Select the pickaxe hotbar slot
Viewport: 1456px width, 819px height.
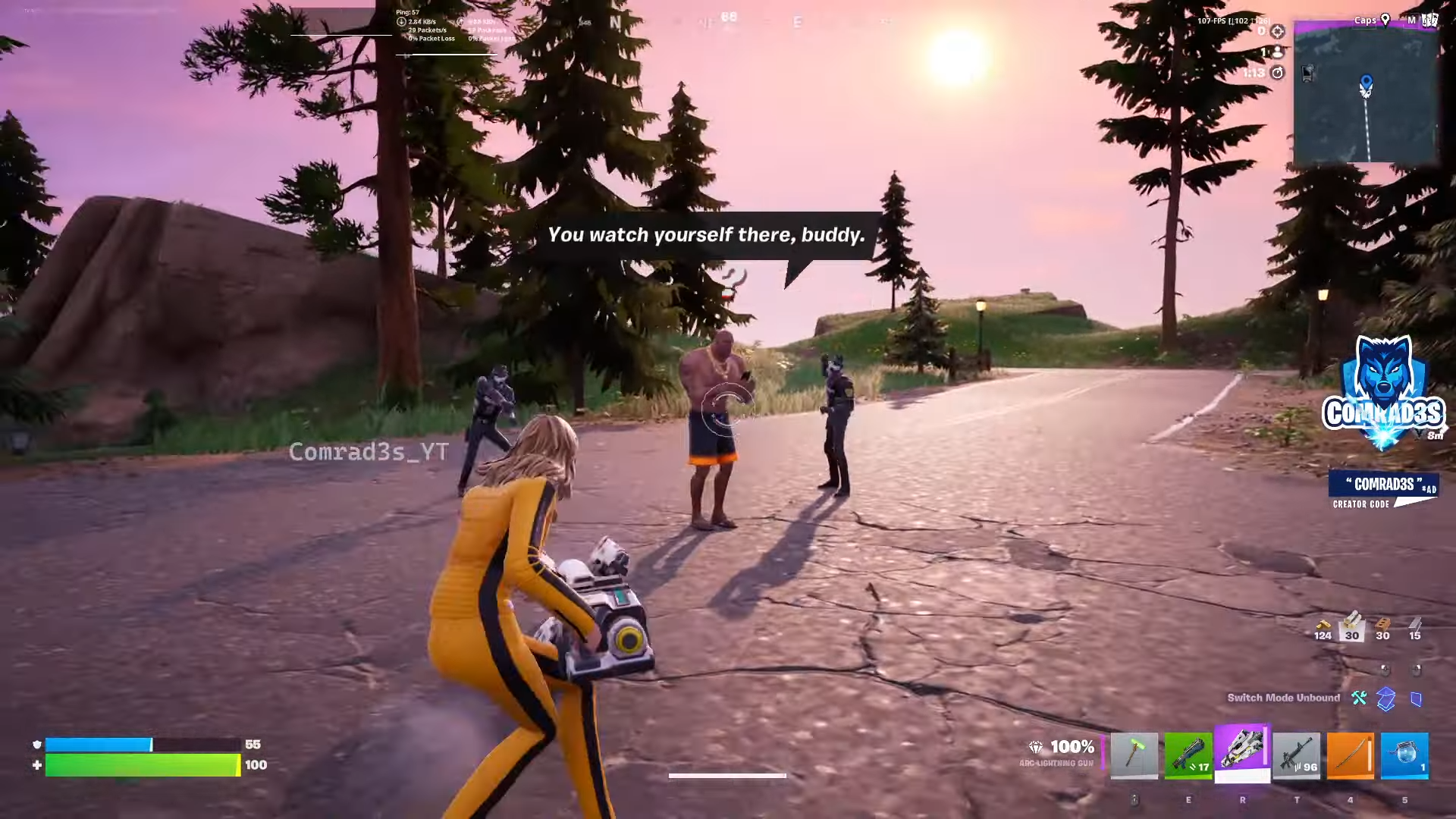[1134, 755]
